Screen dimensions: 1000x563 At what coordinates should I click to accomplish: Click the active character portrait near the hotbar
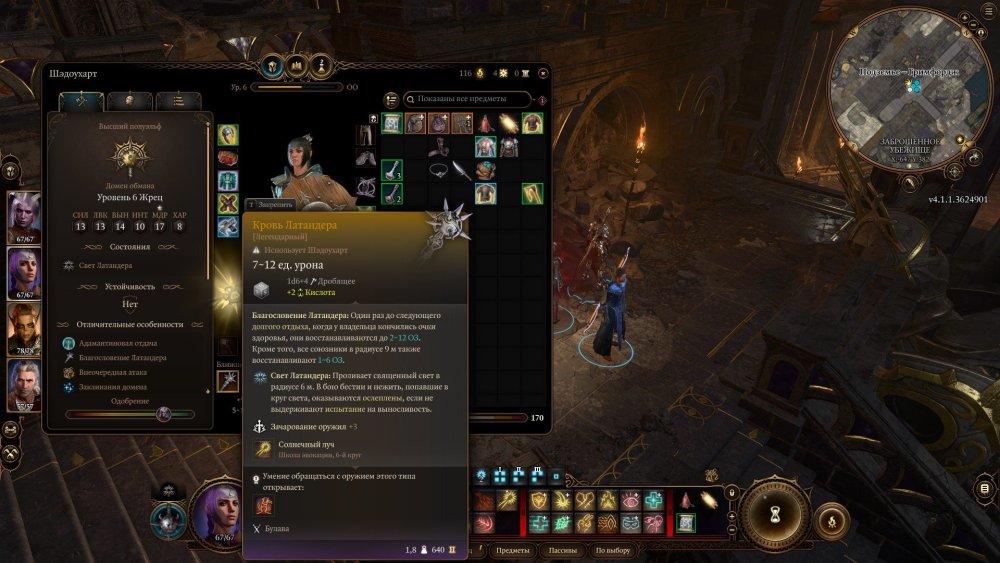point(215,514)
